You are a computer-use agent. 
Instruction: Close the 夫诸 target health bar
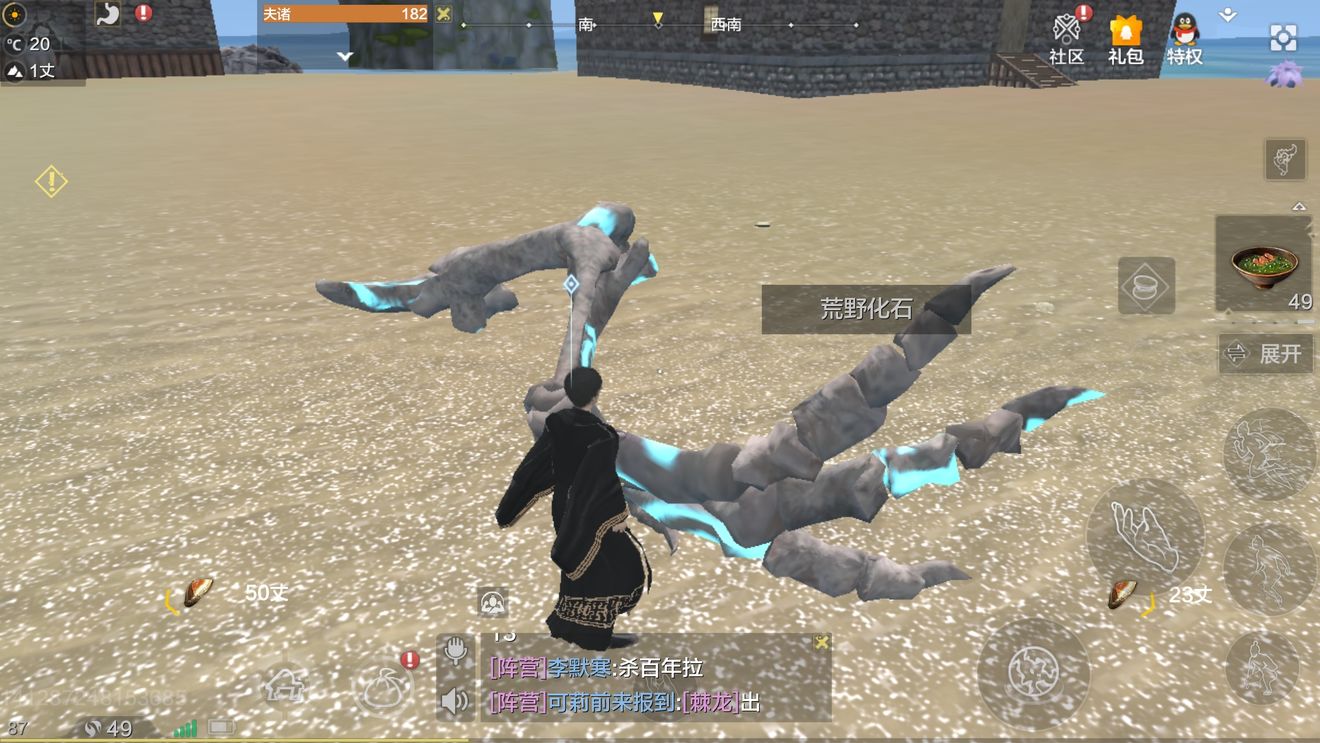tap(443, 14)
